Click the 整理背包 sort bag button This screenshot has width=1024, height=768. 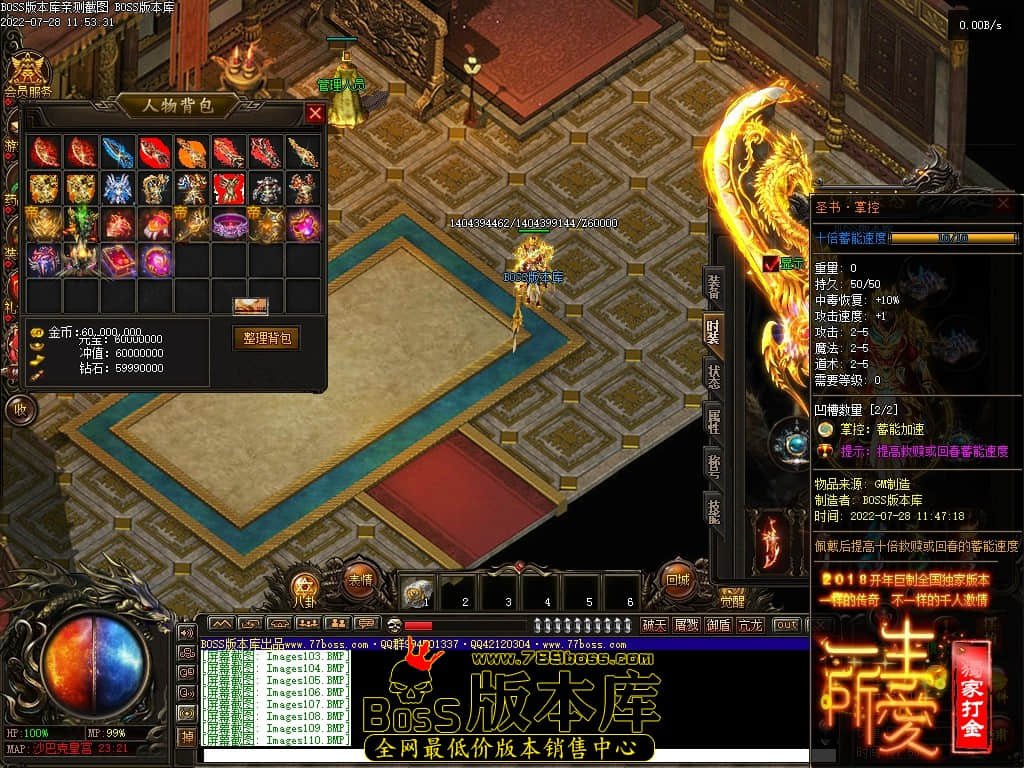[266, 338]
